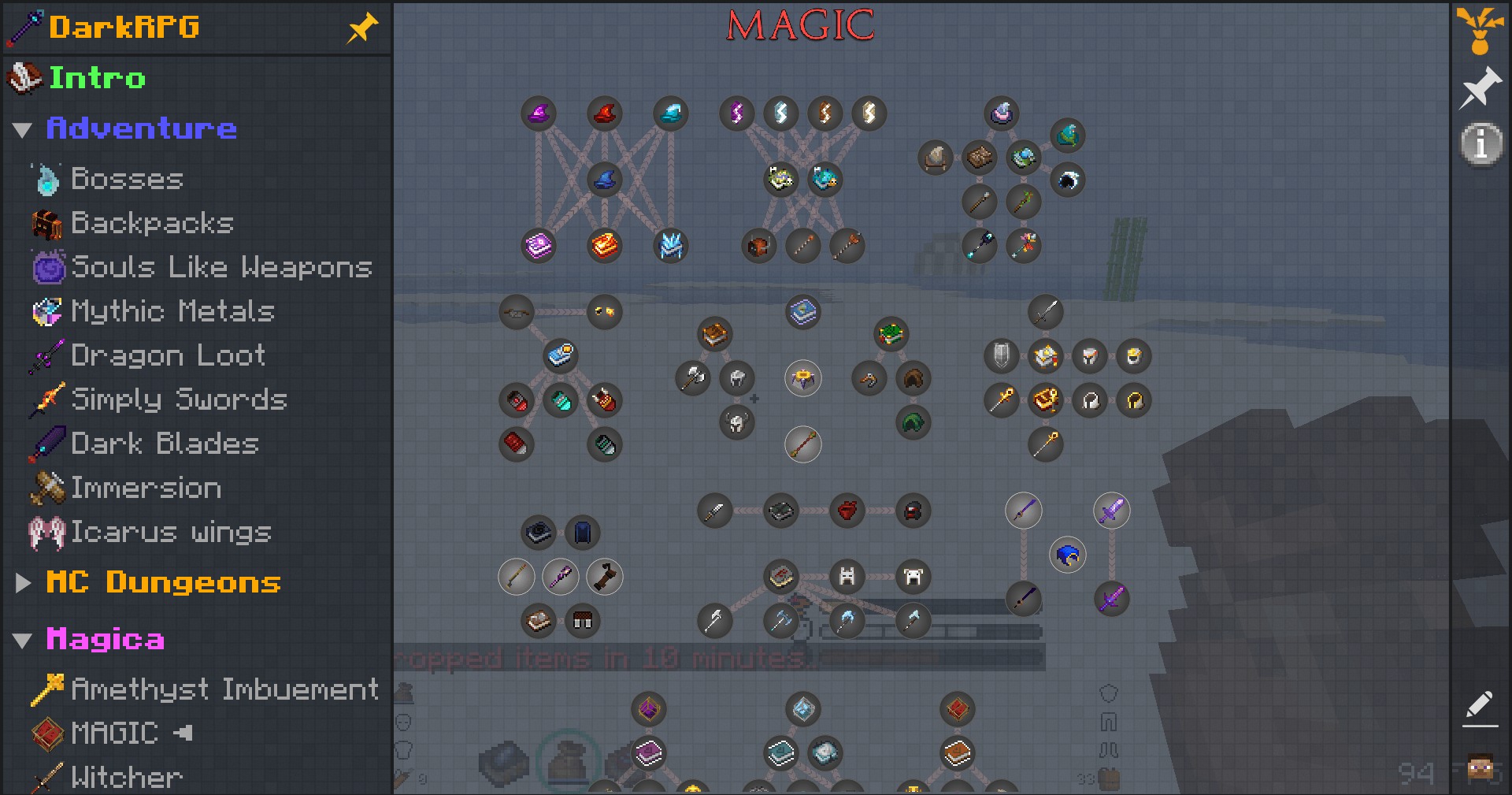Show the Dragon Loot chapter
1512x795 pixels.
coord(168,355)
